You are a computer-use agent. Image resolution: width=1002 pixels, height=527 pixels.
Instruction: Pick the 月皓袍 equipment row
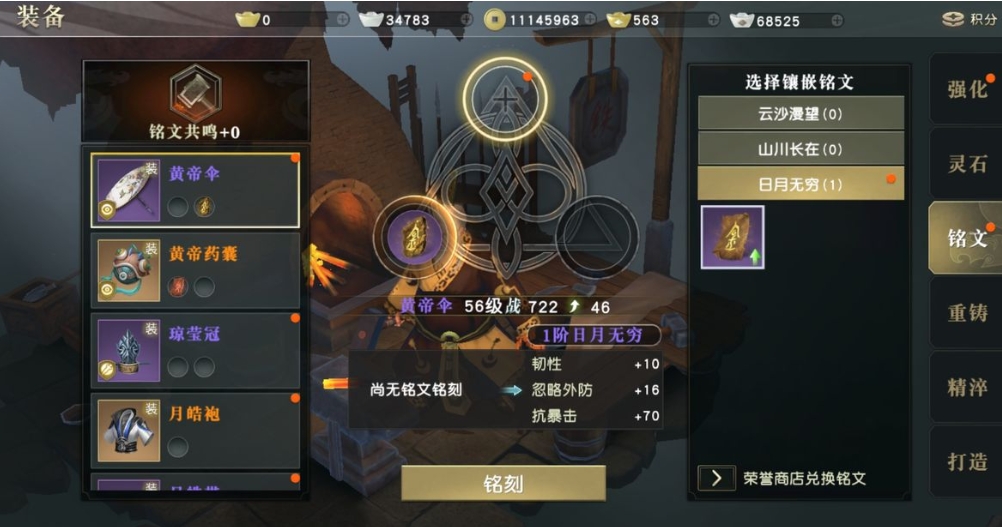[x=195, y=430]
